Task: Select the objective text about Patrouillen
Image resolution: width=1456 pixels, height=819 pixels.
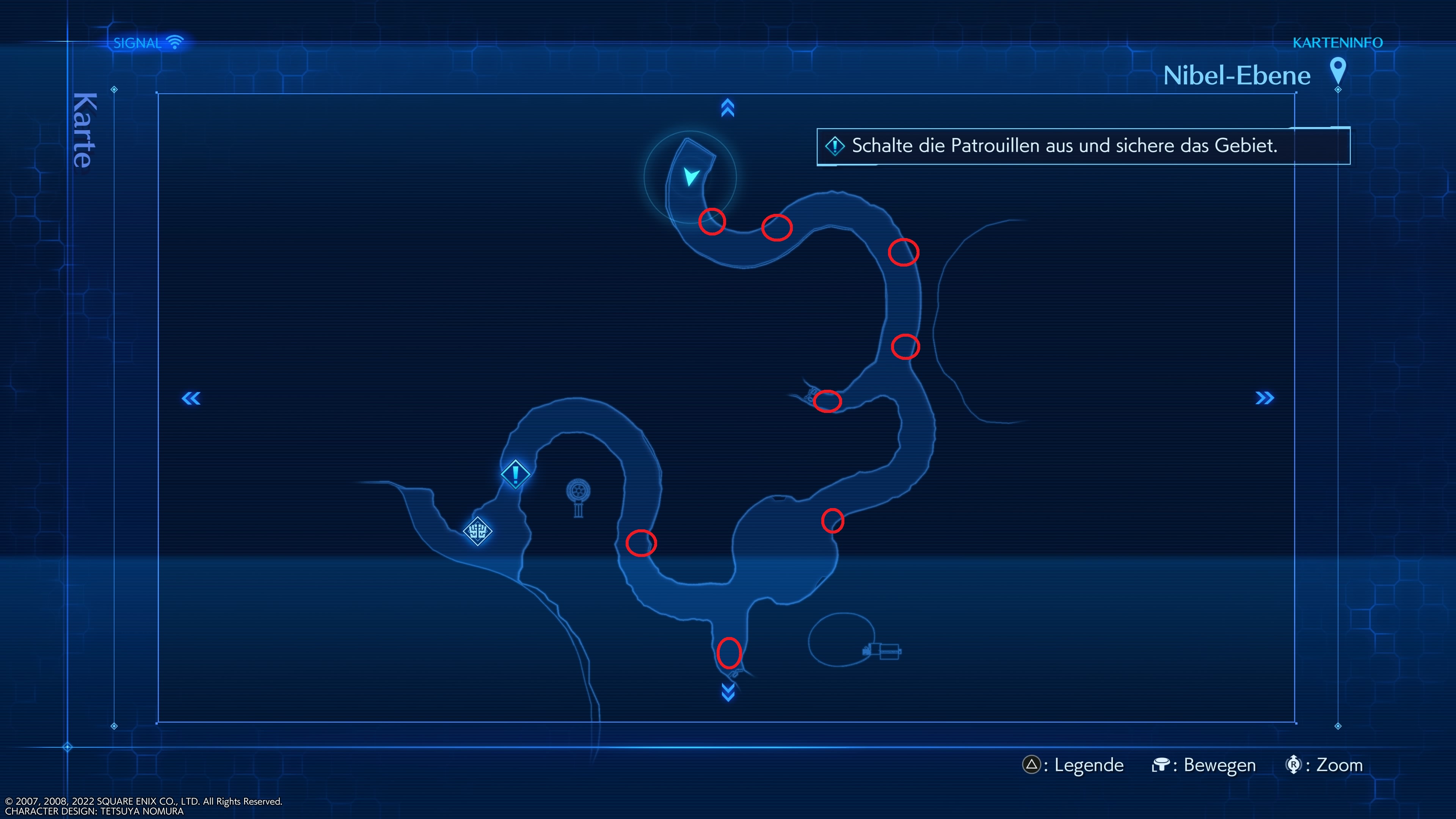Action: (x=1064, y=146)
